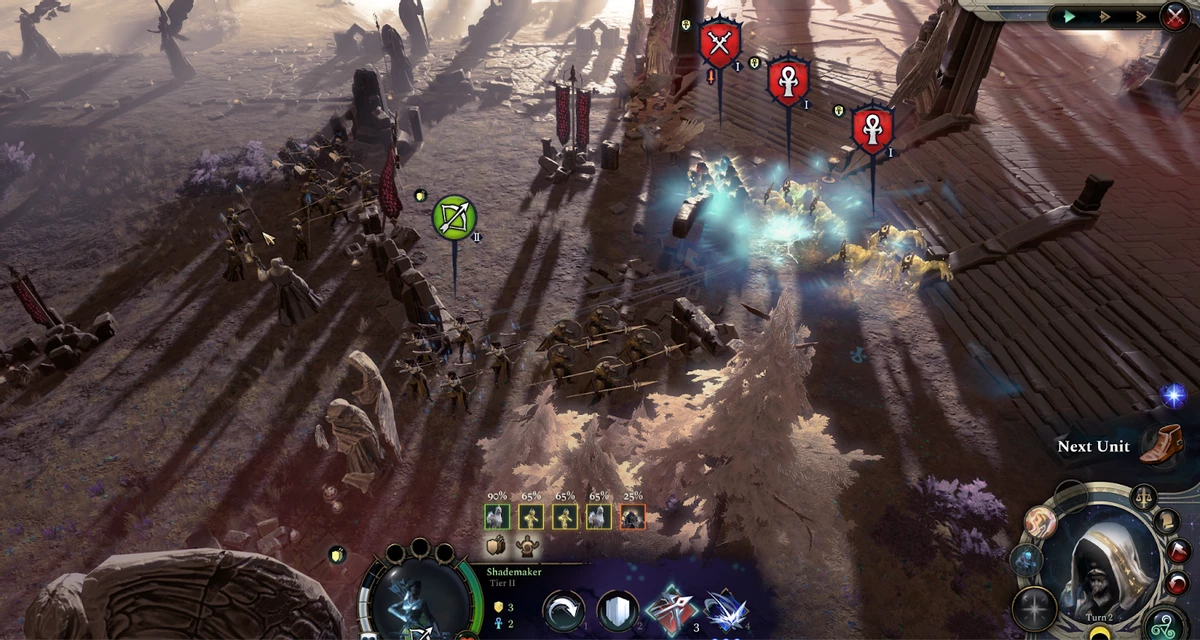Screen dimensions: 1200x640
Task: Select the next unit with boot button
Action: point(1160,445)
